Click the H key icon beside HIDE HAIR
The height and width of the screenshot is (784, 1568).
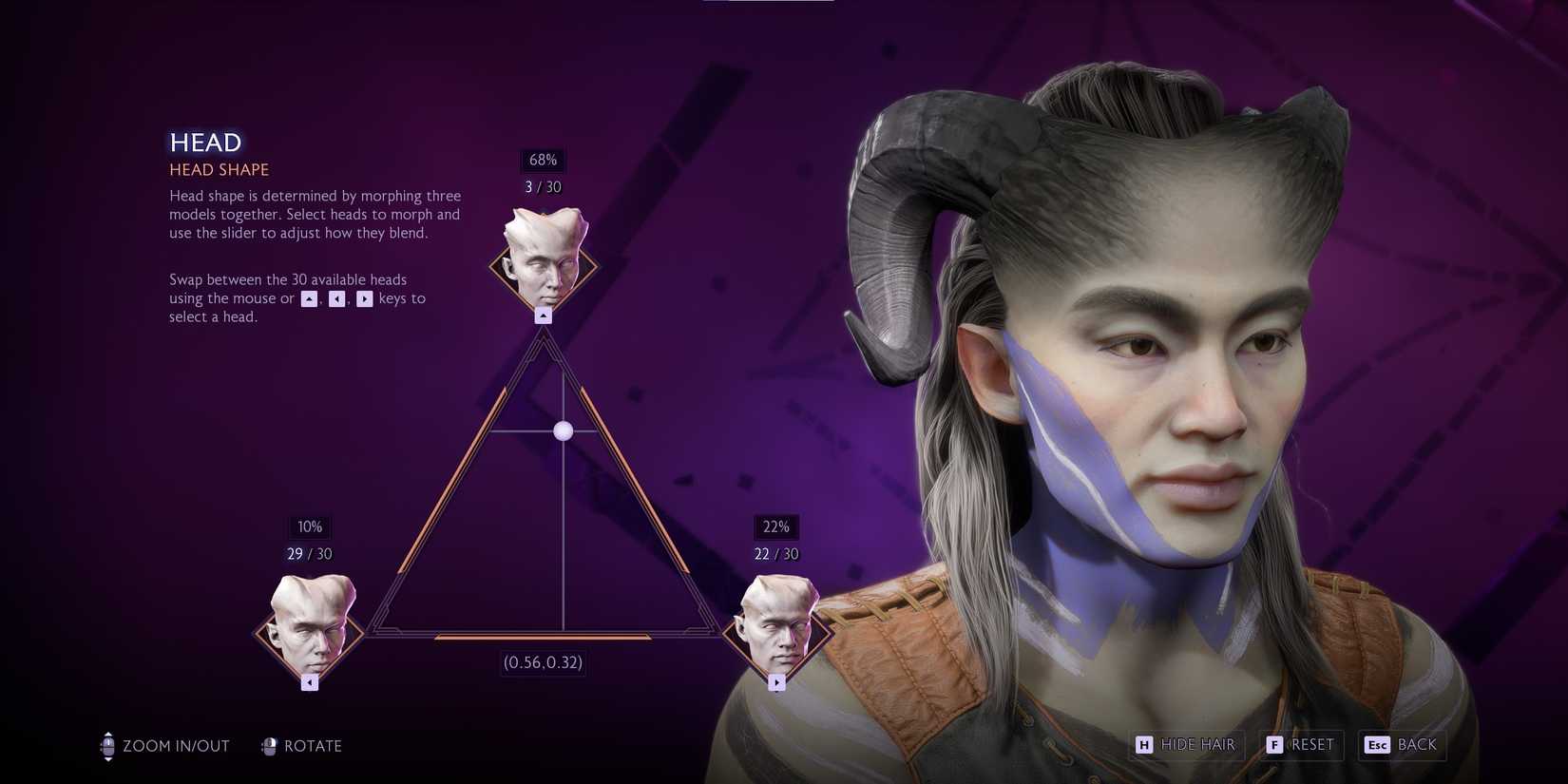tap(1144, 745)
